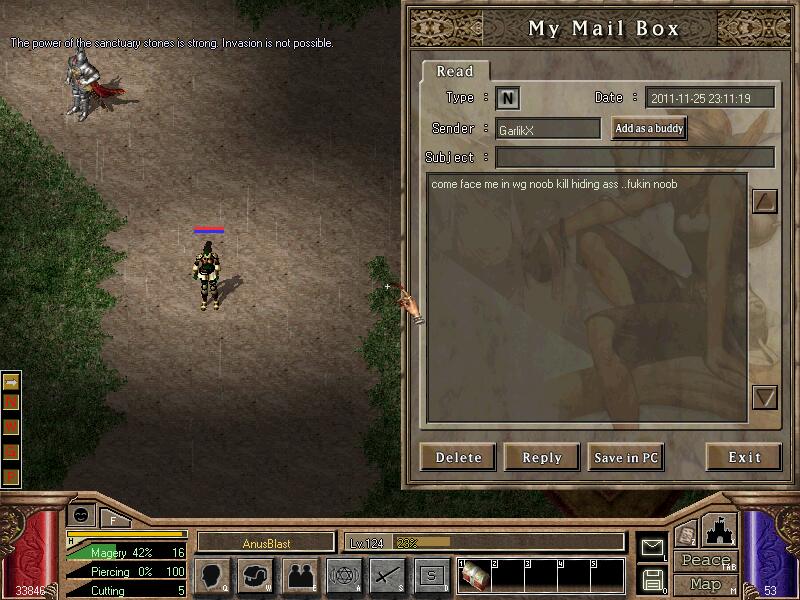The width and height of the screenshot is (800, 600).
Task: Save the mail with Save in PC
Action: pyautogui.click(x=626, y=457)
